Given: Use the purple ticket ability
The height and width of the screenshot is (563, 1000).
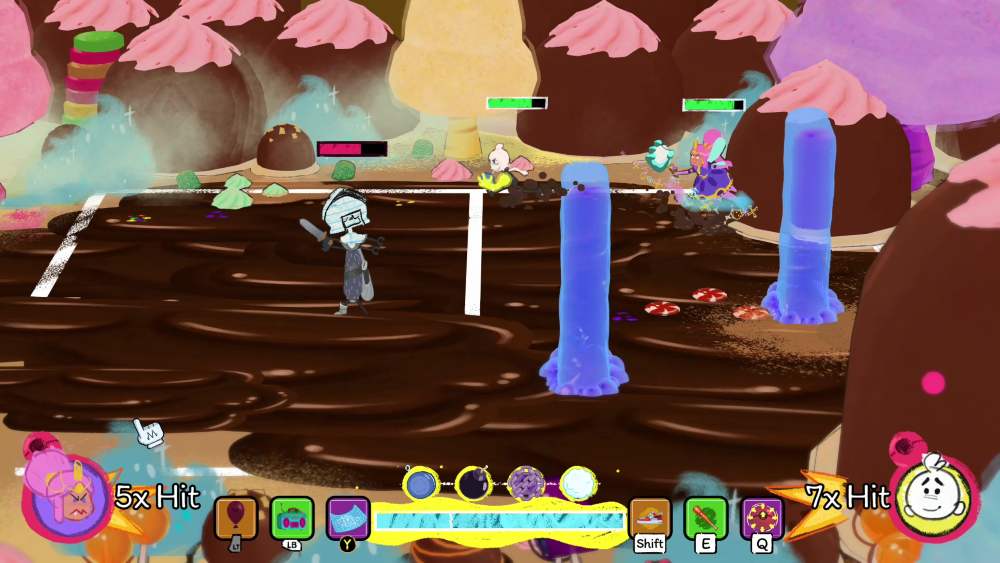Looking at the screenshot, I should coord(348,518).
